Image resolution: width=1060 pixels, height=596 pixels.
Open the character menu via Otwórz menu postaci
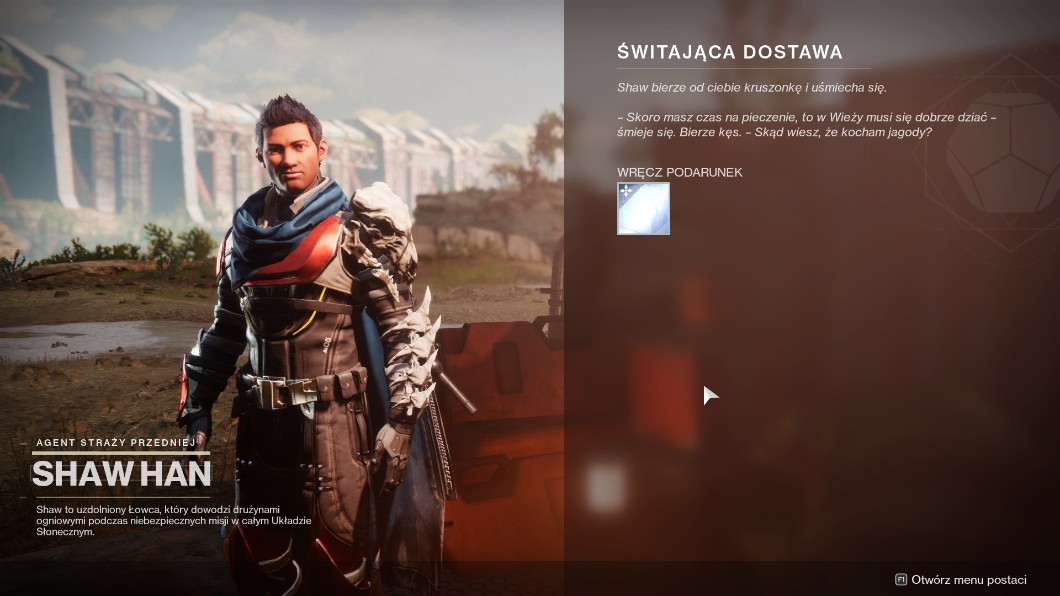tap(961, 579)
